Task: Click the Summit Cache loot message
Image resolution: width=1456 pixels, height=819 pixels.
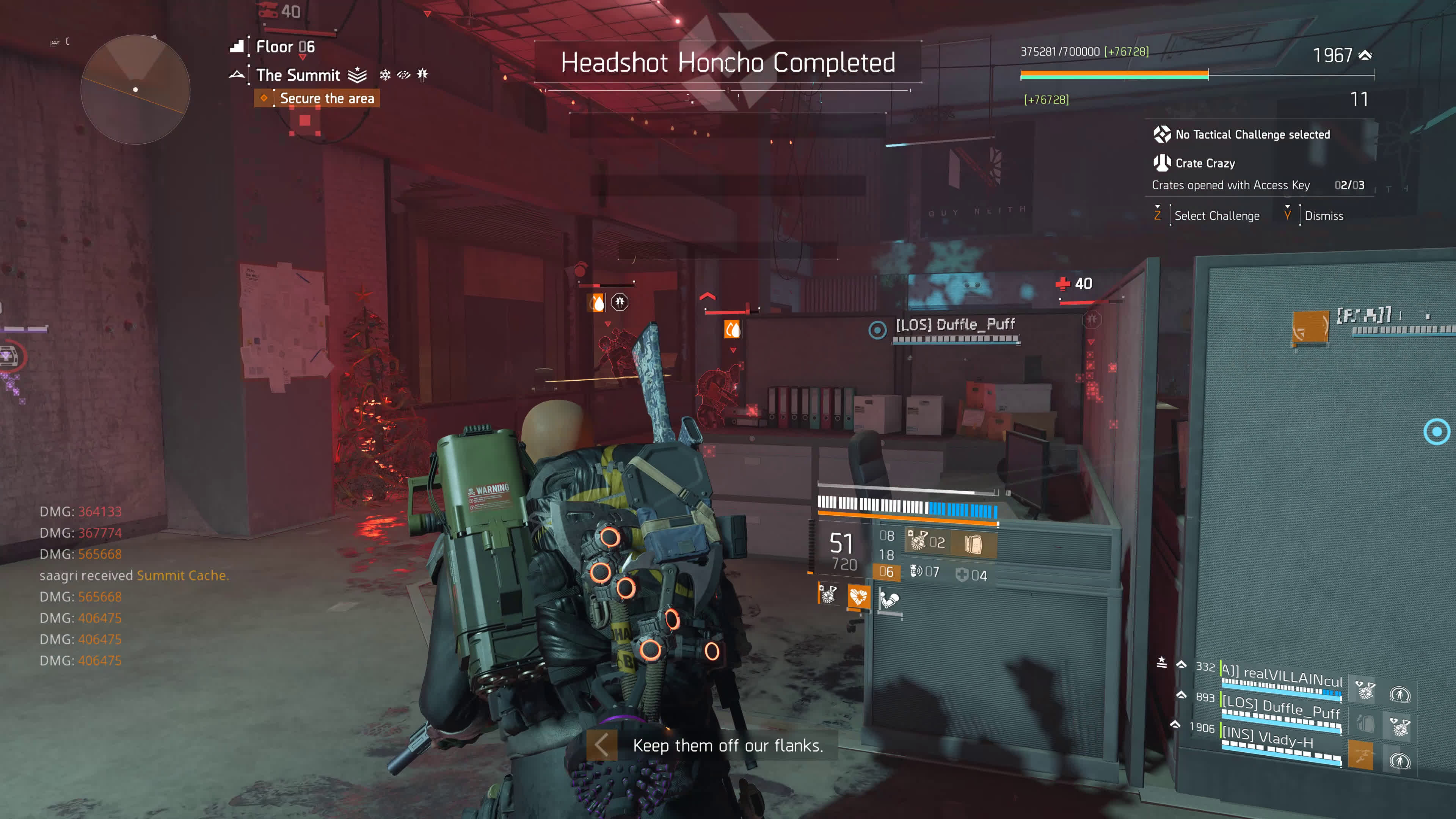Action: 182,576
